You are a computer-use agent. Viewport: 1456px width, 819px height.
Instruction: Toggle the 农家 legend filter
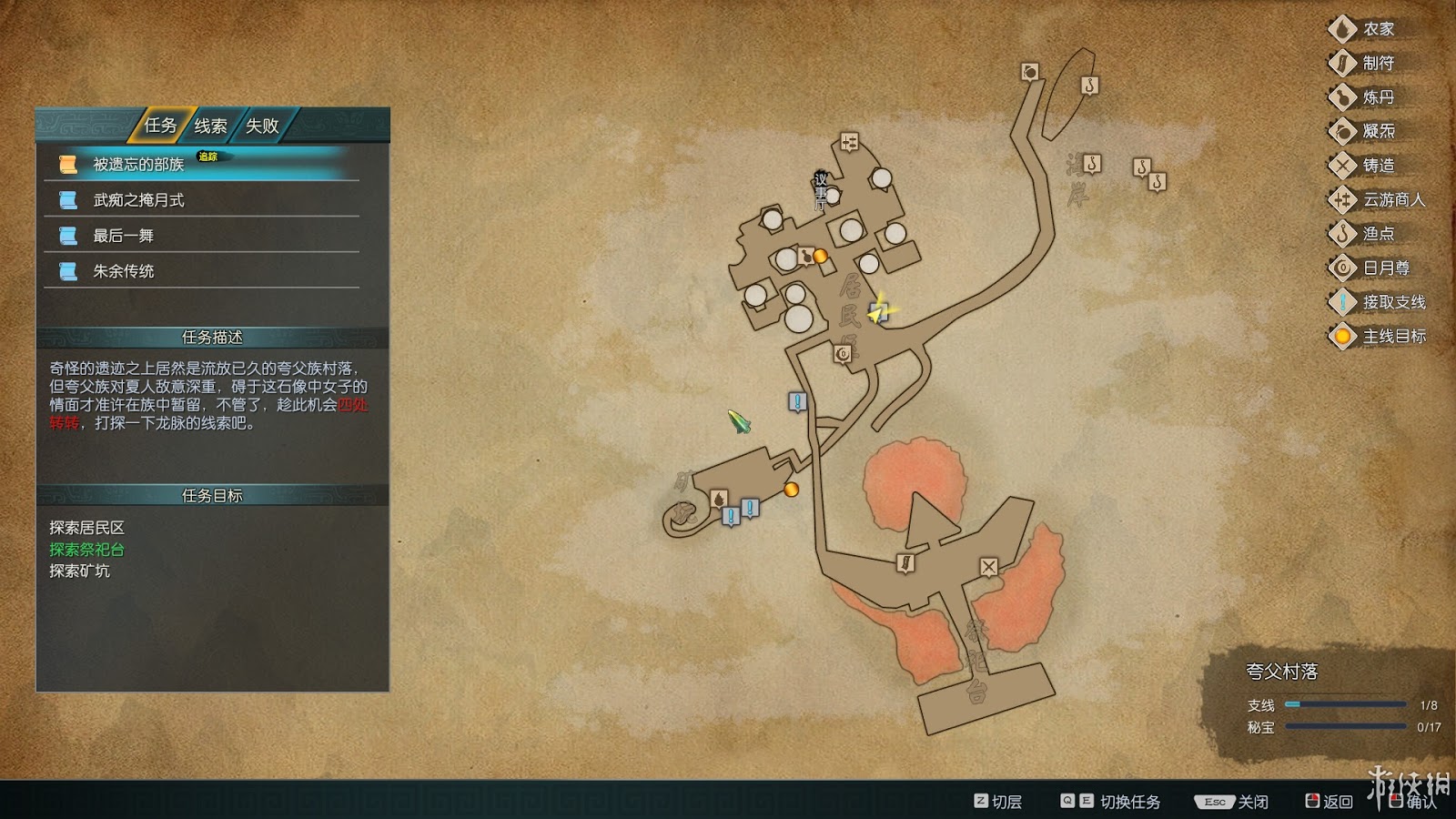[1378, 29]
